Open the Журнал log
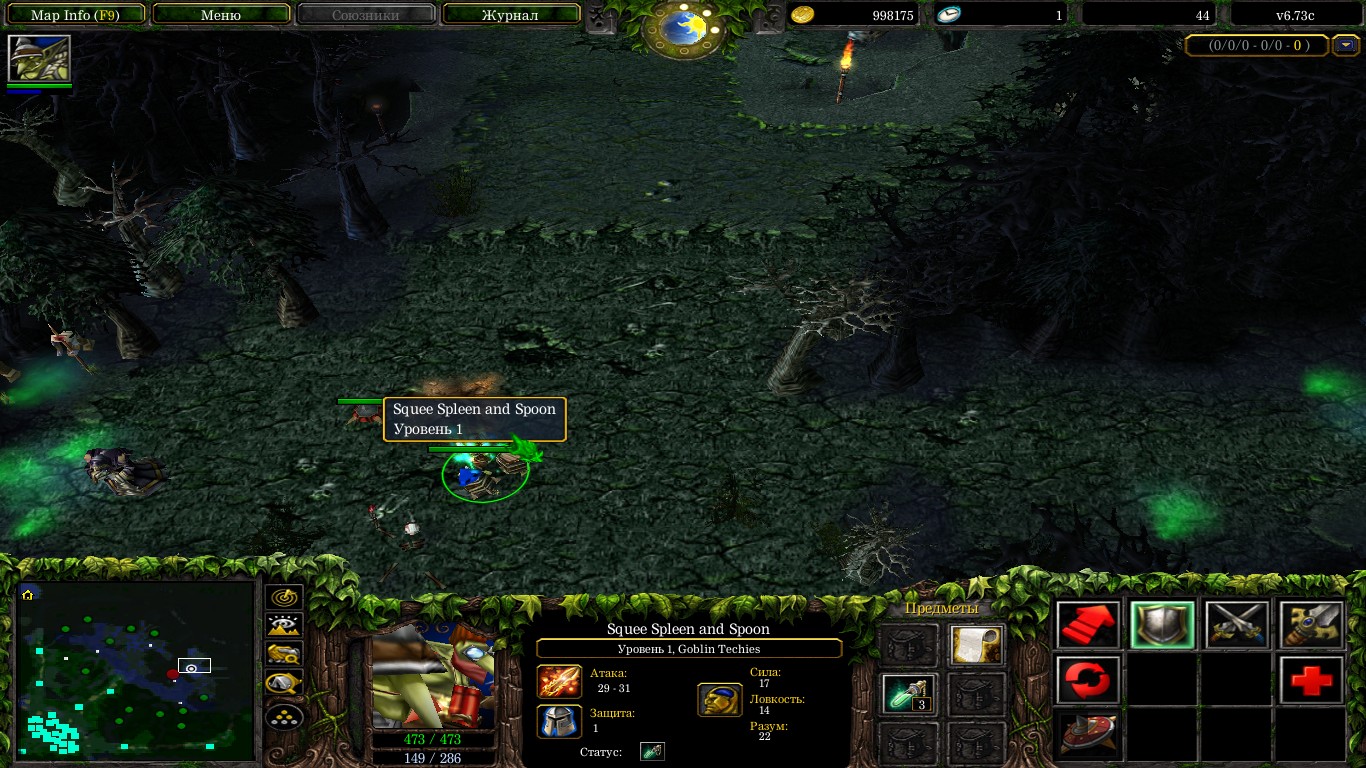1366x768 pixels. (x=510, y=15)
